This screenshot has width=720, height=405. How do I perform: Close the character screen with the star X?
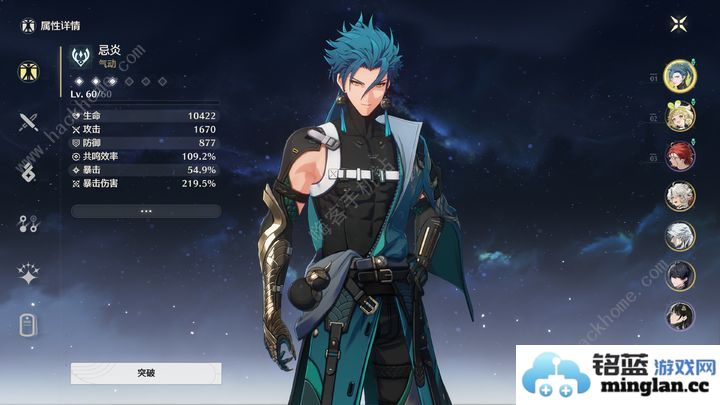point(680,24)
